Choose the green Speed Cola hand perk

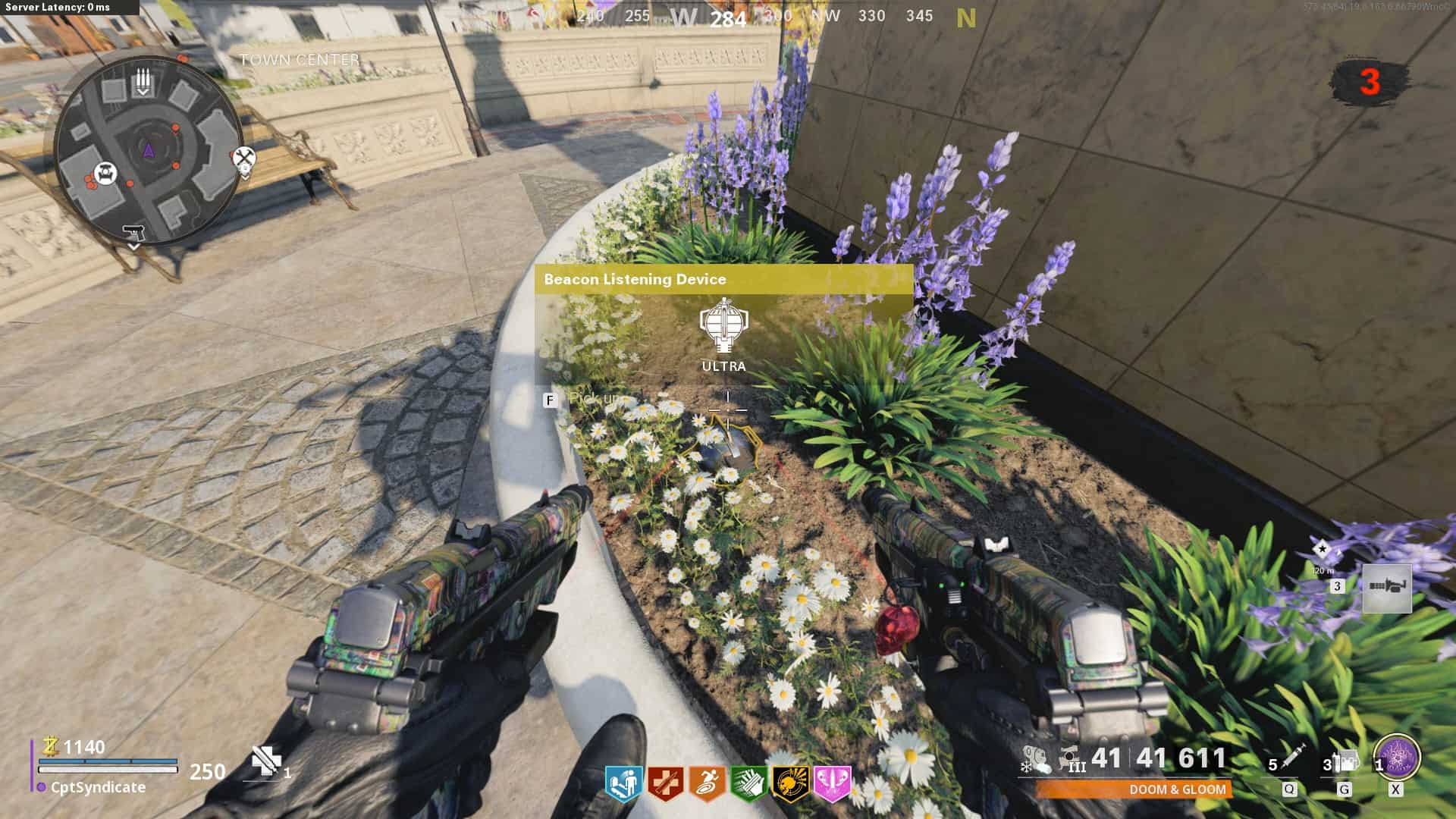pyautogui.click(x=748, y=783)
